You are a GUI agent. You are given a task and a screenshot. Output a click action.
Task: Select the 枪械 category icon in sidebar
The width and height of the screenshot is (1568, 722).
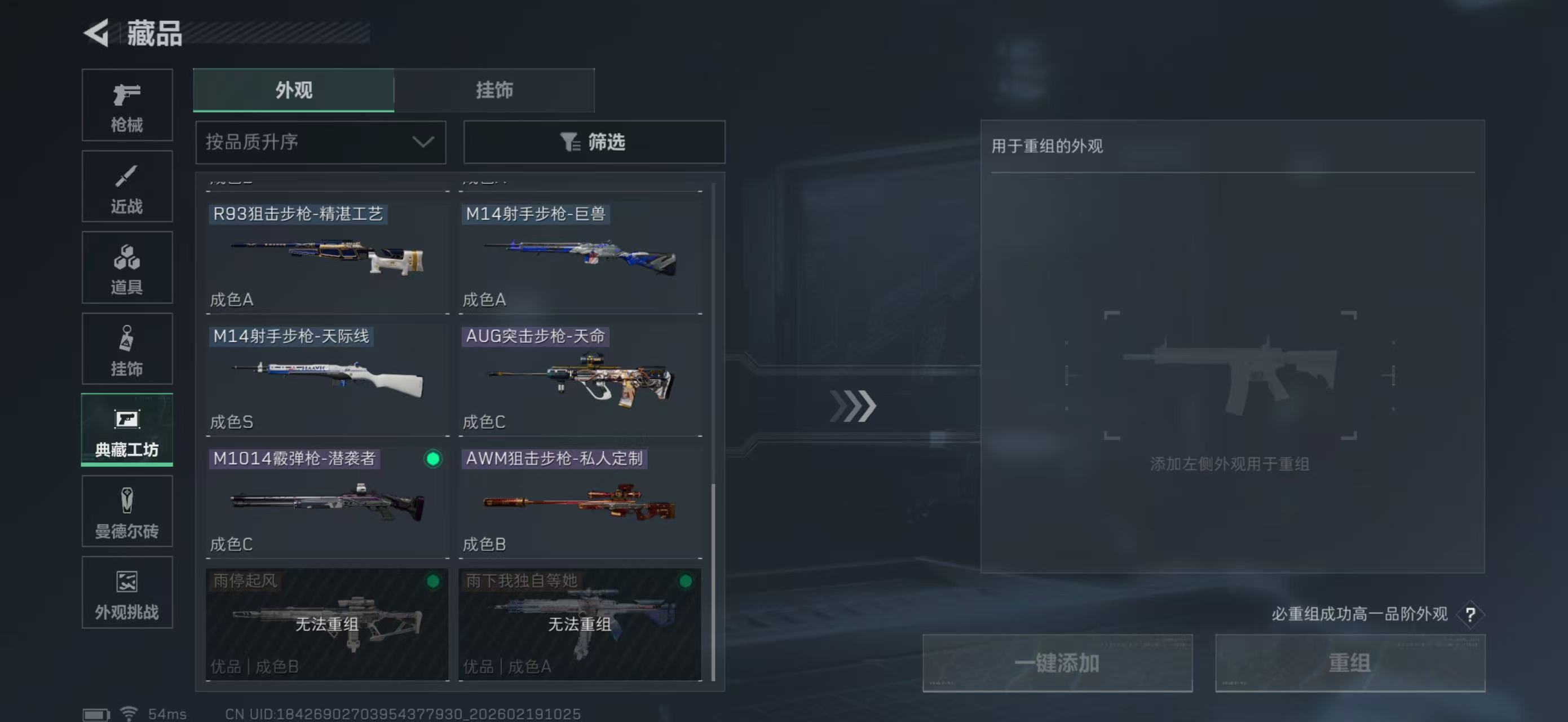tap(127, 105)
